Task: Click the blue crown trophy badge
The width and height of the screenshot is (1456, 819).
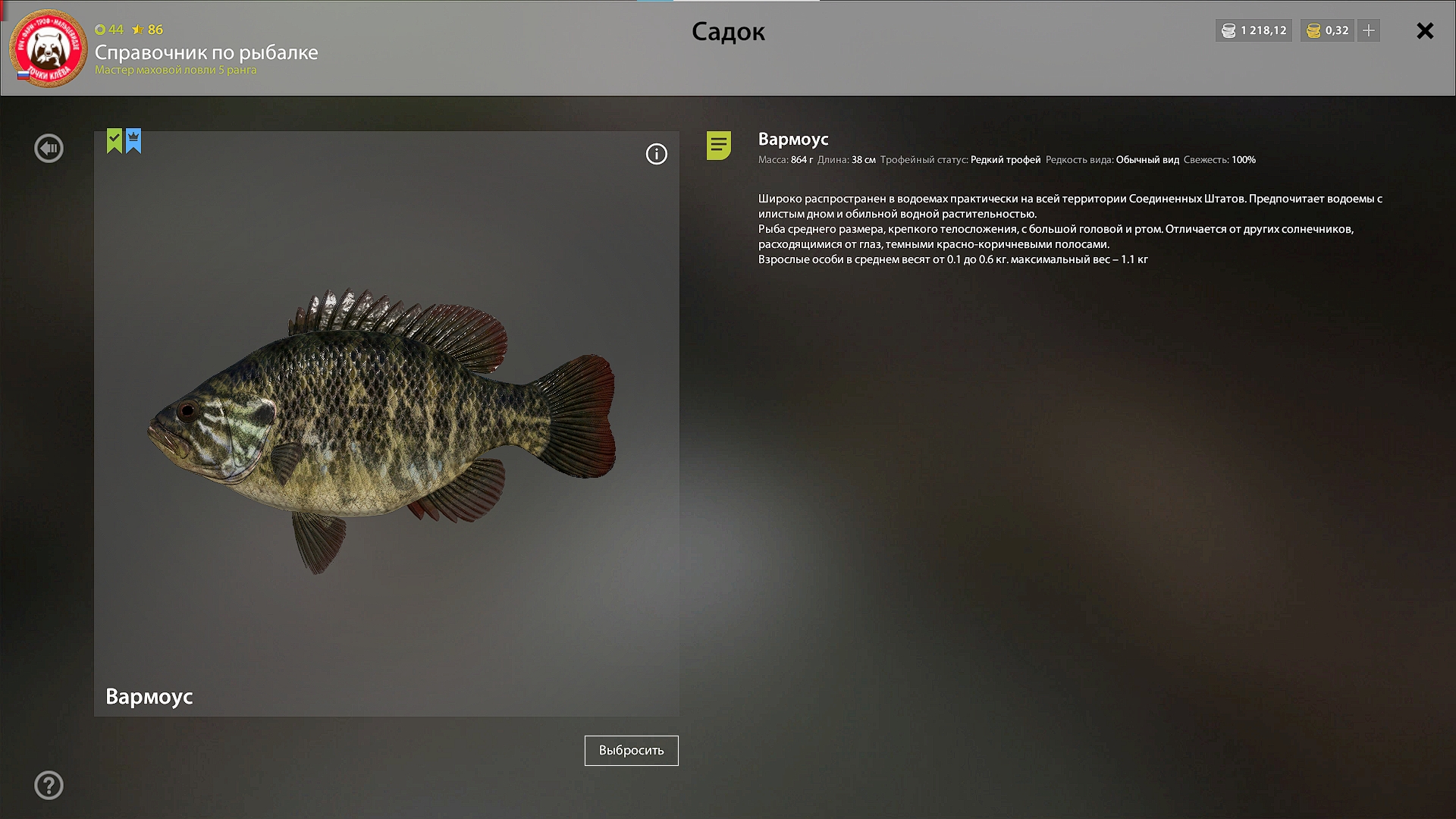Action: tap(133, 140)
